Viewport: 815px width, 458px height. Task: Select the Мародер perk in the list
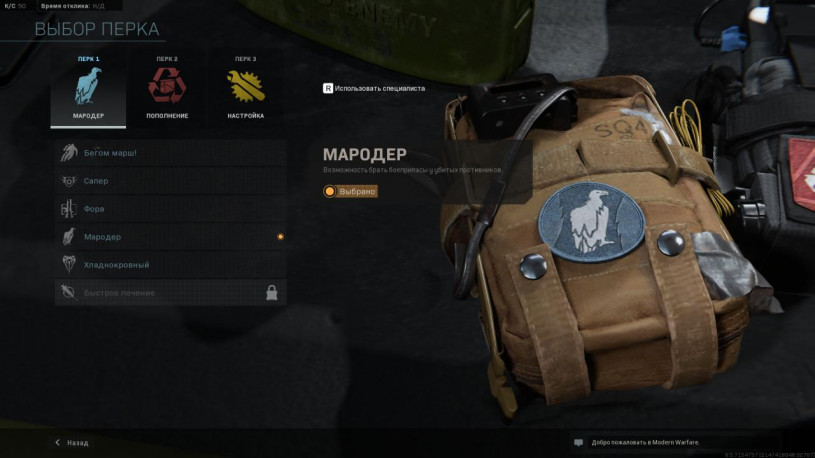[170, 237]
